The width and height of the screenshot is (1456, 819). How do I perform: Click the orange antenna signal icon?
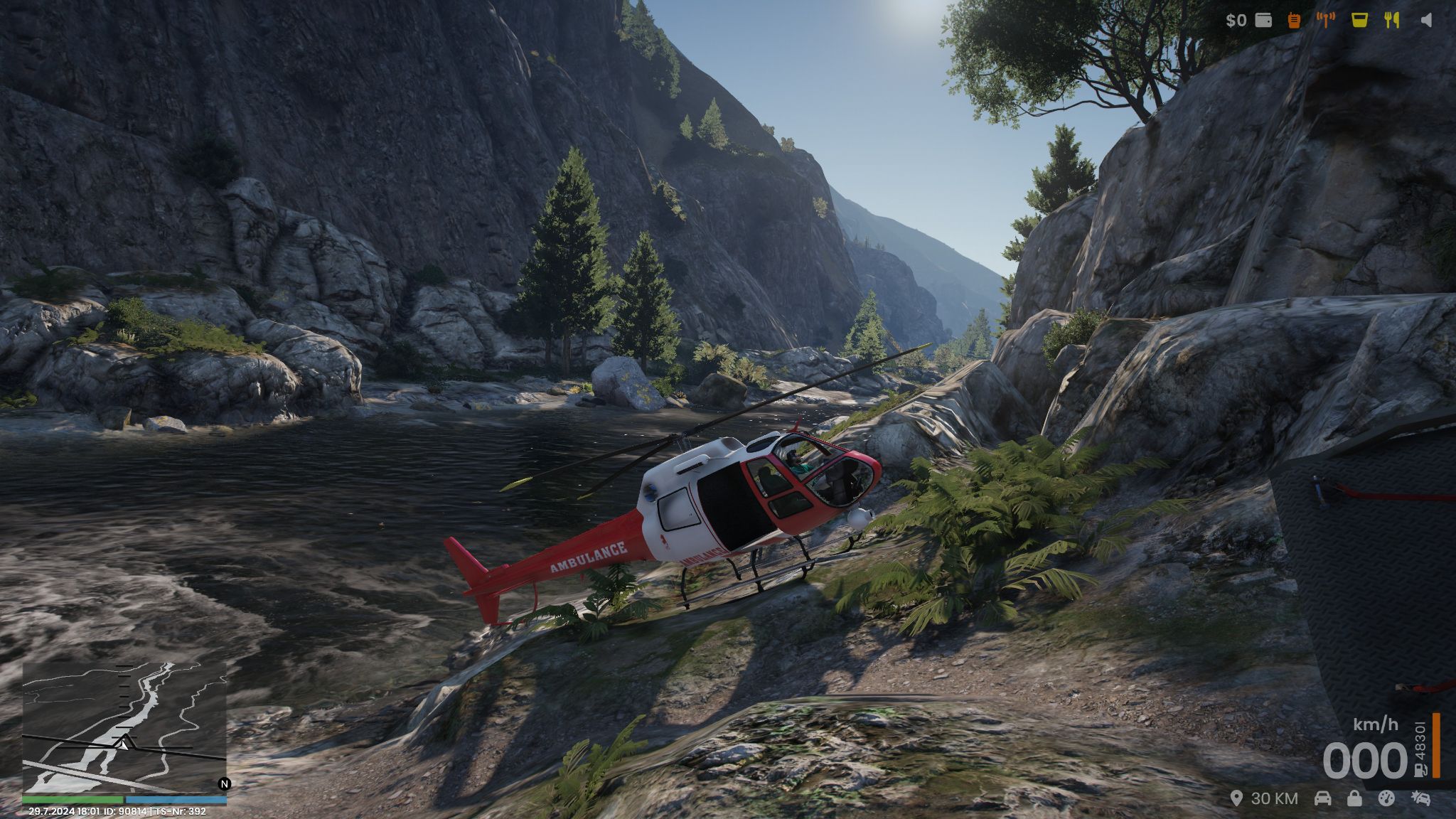tap(1325, 20)
